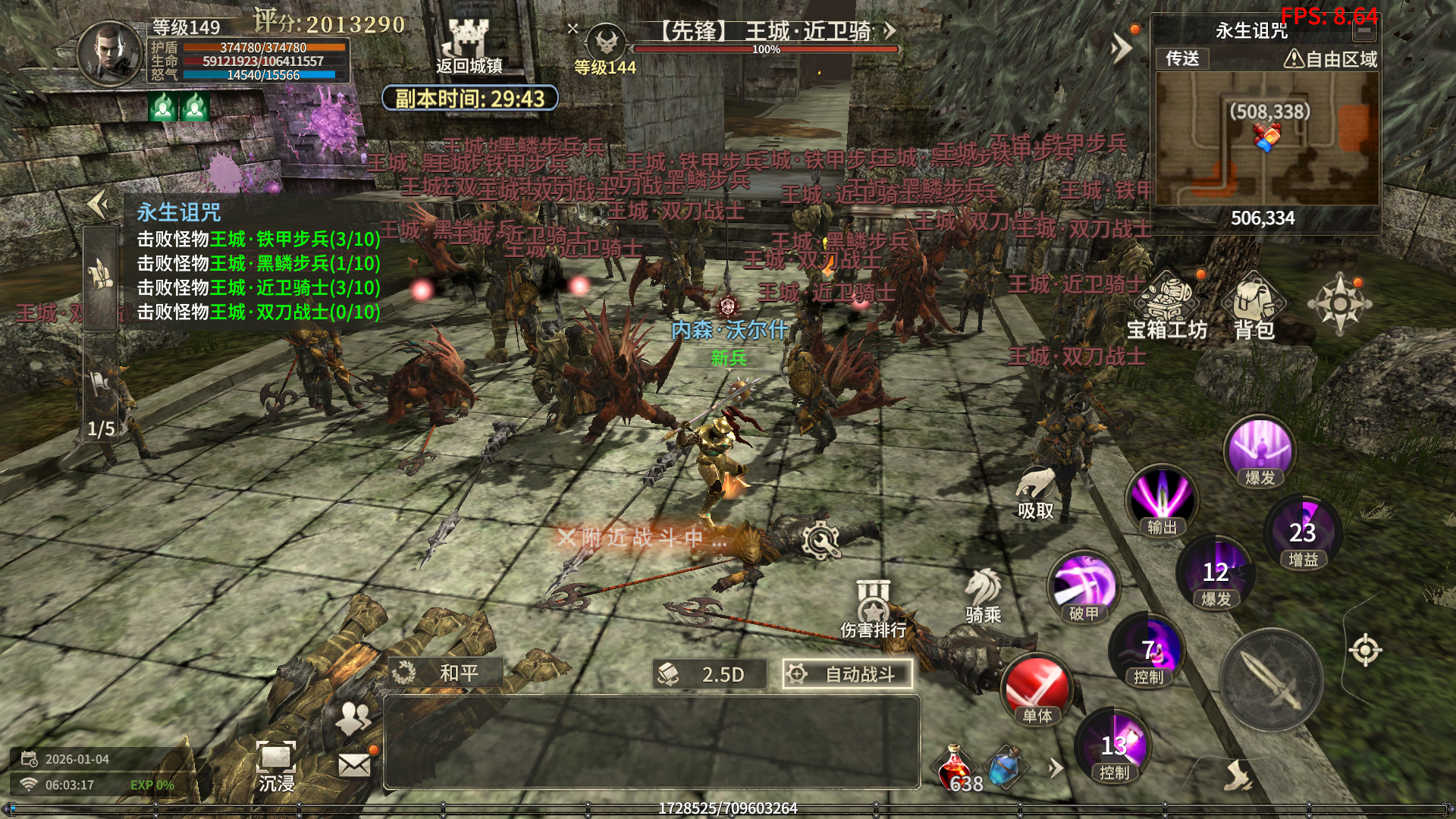Change the 和平 peace attack mode
1456x819 pixels.
(x=446, y=673)
